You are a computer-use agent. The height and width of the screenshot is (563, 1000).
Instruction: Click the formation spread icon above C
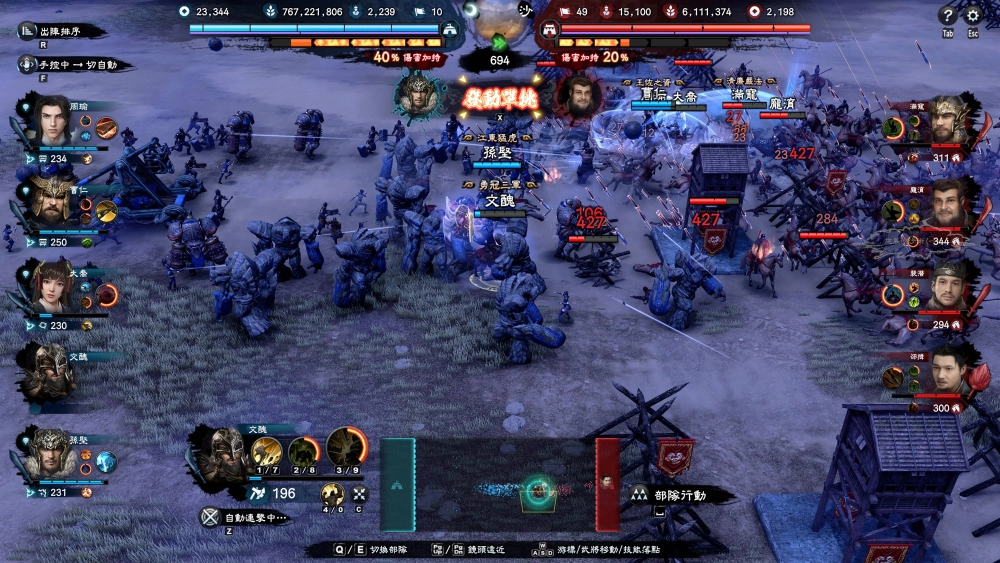coord(359,494)
